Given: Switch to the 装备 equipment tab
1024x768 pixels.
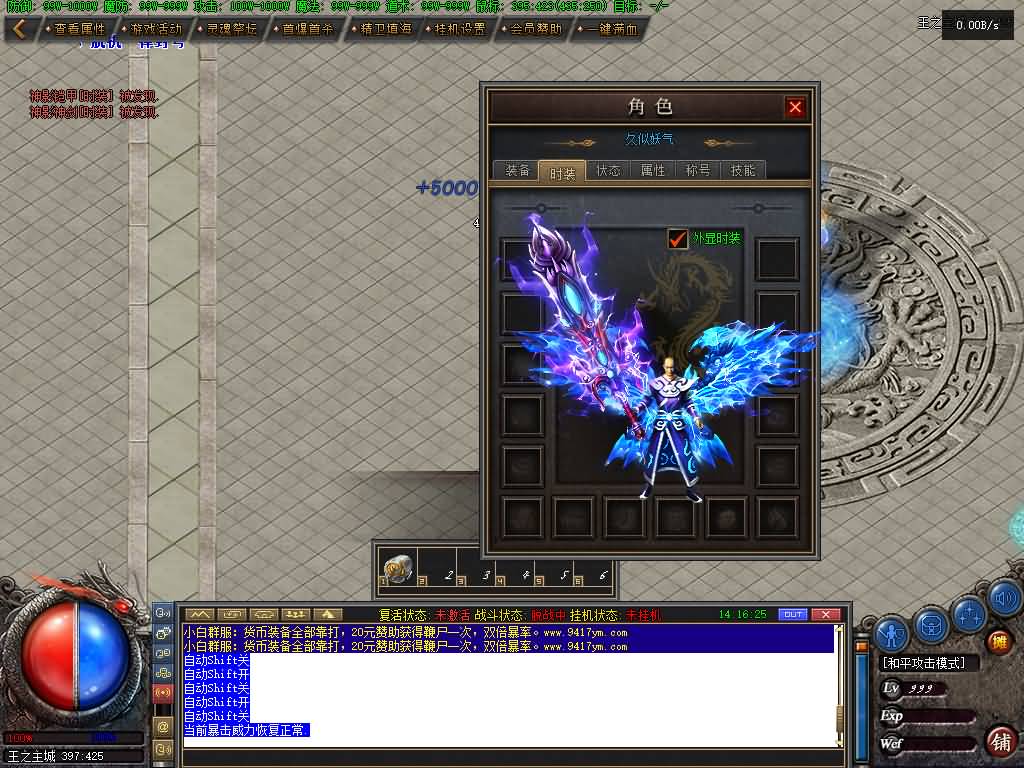Looking at the screenshot, I should (517, 171).
